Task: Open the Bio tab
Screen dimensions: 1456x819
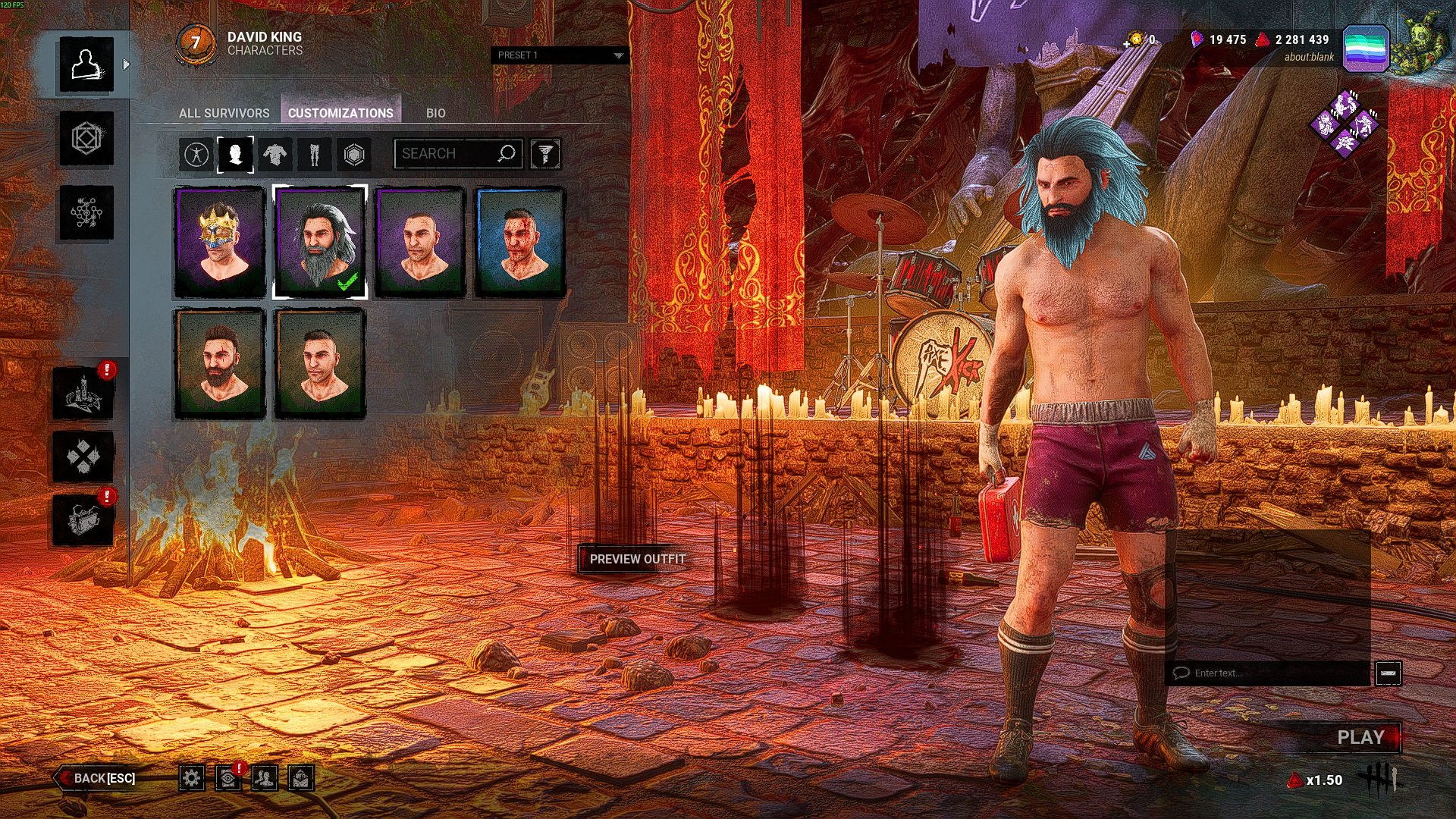Action: coord(435,113)
